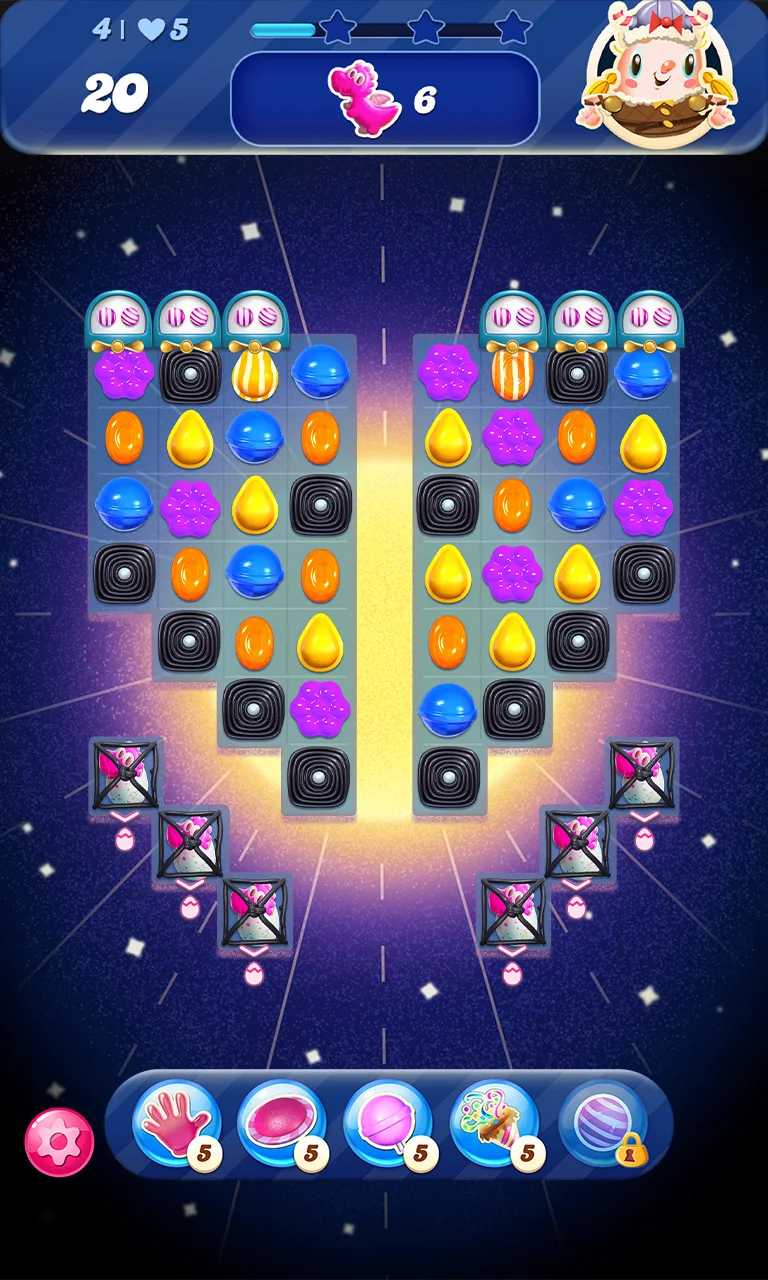Image resolution: width=768 pixels, height=1280 pixels.
Task: Activate the party popper booster
Action: pos(494,1124)
